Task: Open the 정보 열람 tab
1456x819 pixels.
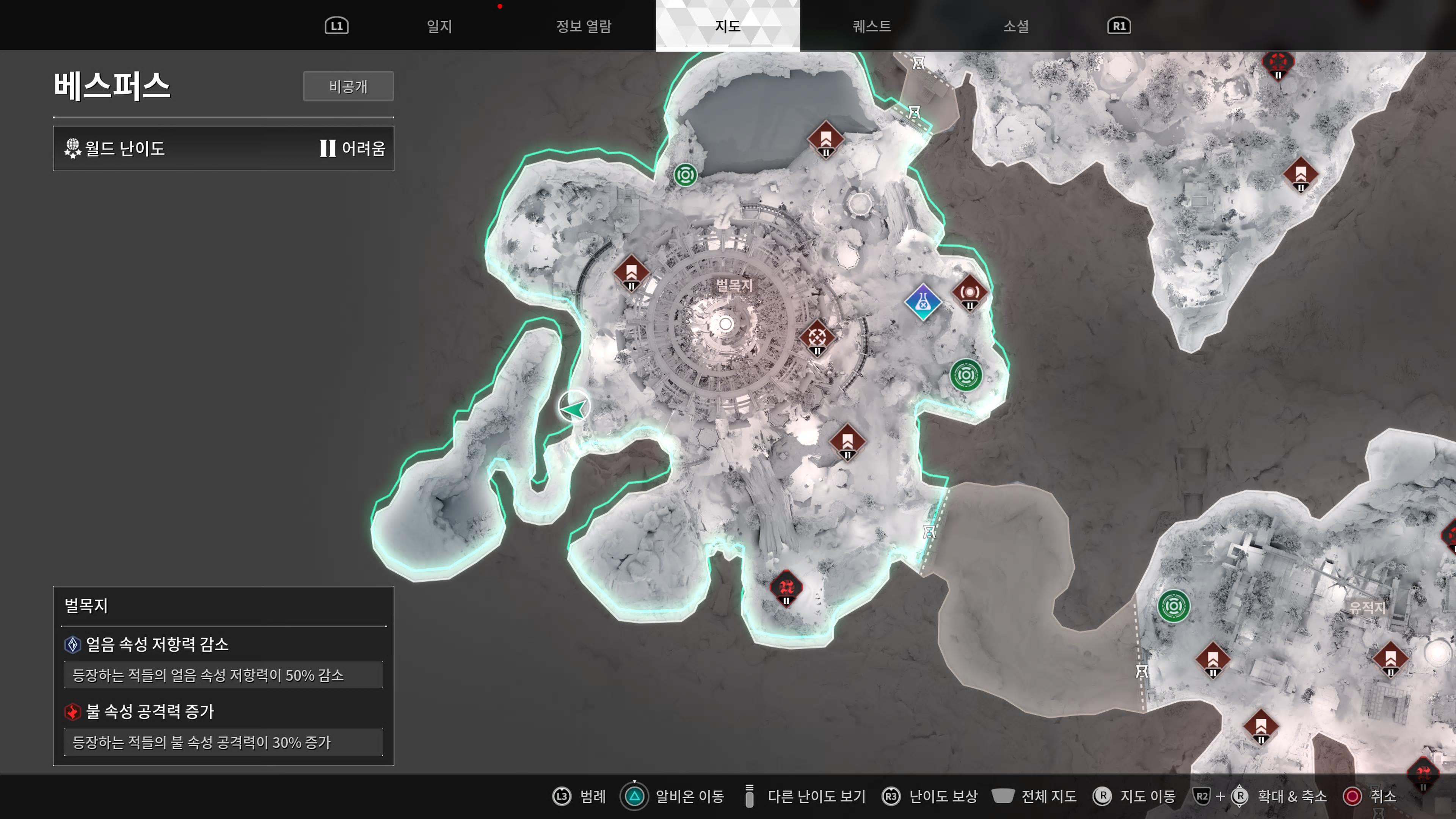Action: coord(583,26)
